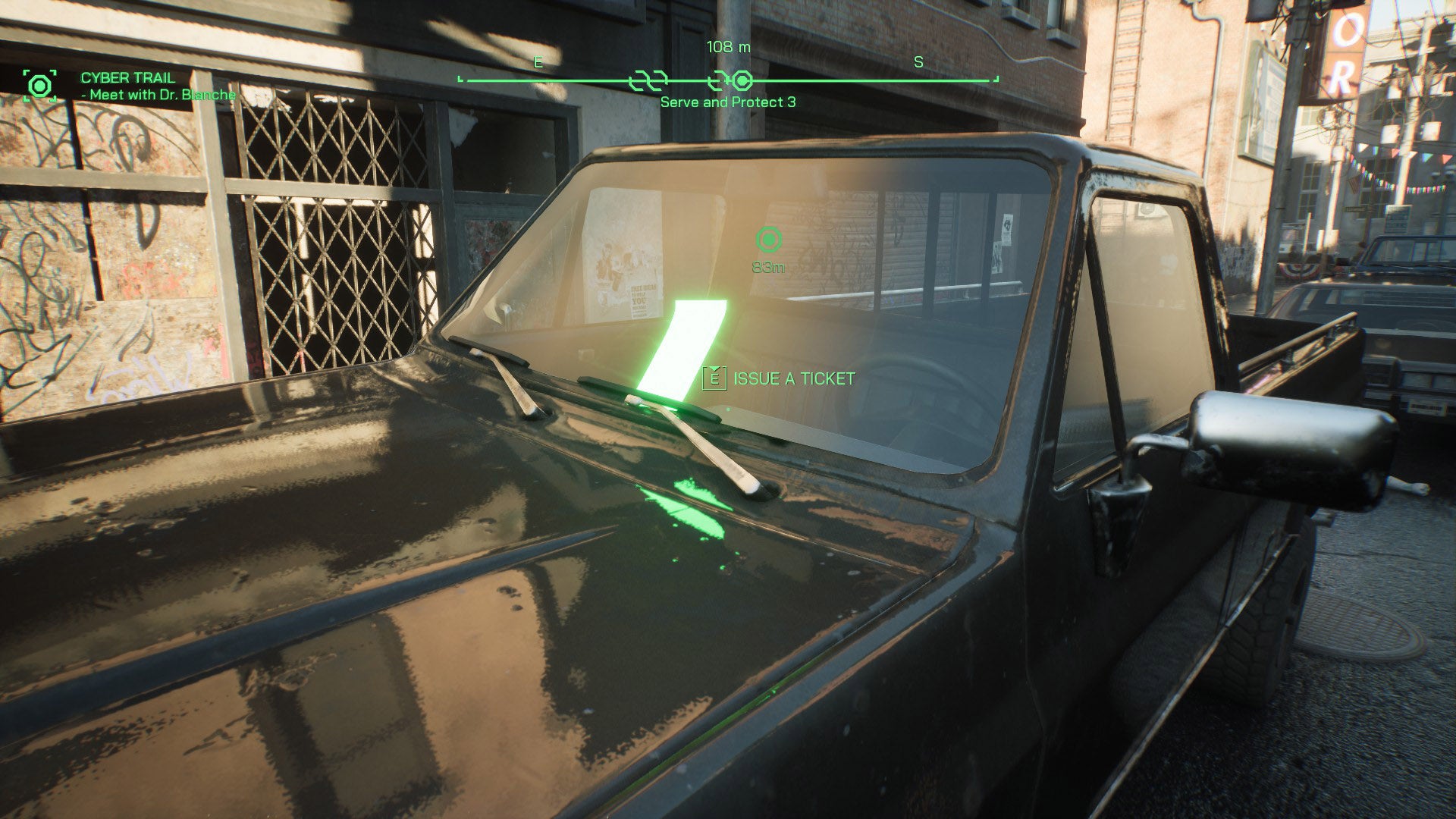
Task: Select the octagonal quest tracker icon
Action: click(39, 86)
